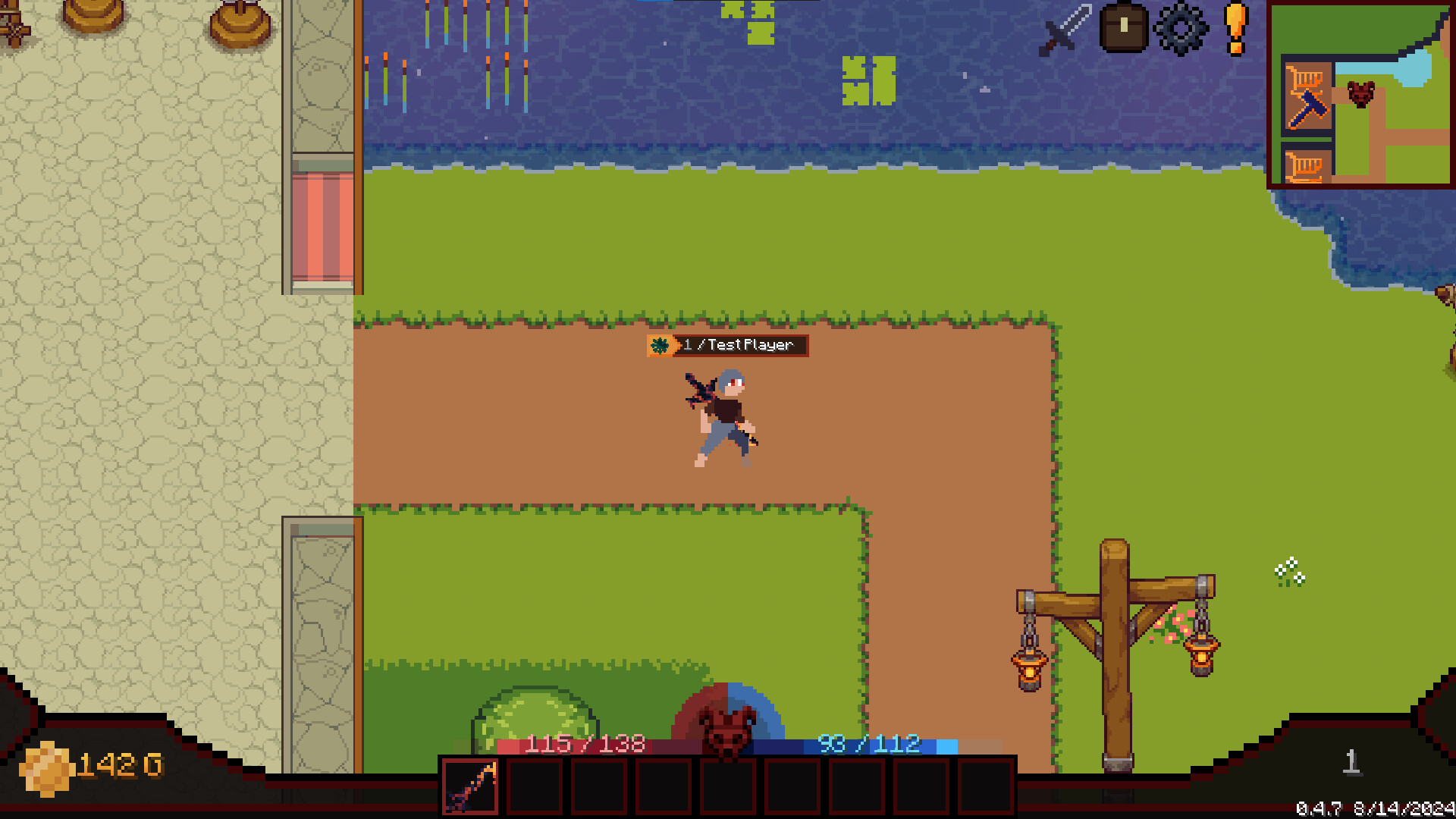This screenshot has width=1456, height=819.
Task: Click the blue mana bar showing 93/112
Action: [868, 744]
